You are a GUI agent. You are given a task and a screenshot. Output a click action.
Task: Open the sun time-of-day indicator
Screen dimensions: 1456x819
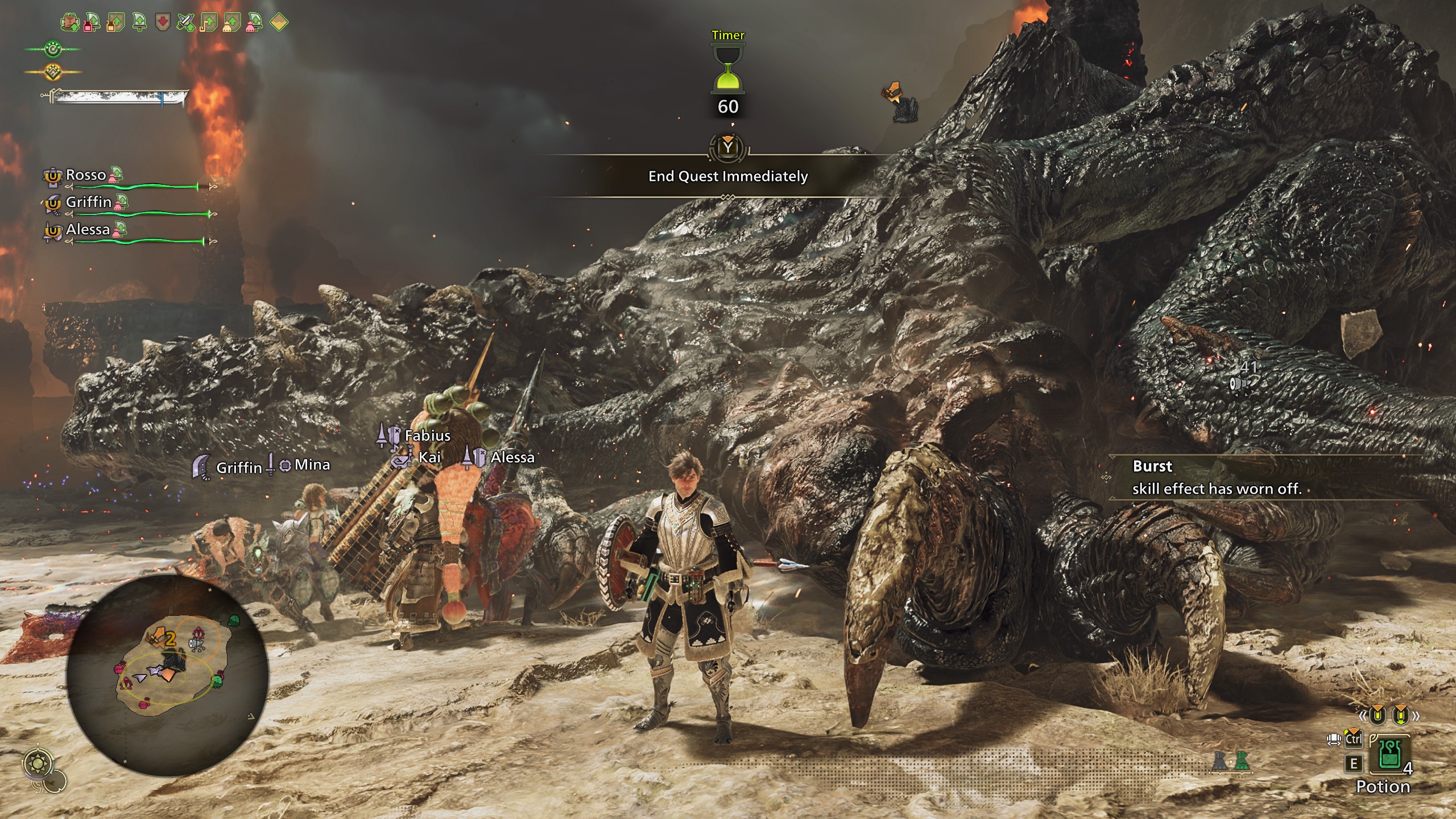point(39,763)
